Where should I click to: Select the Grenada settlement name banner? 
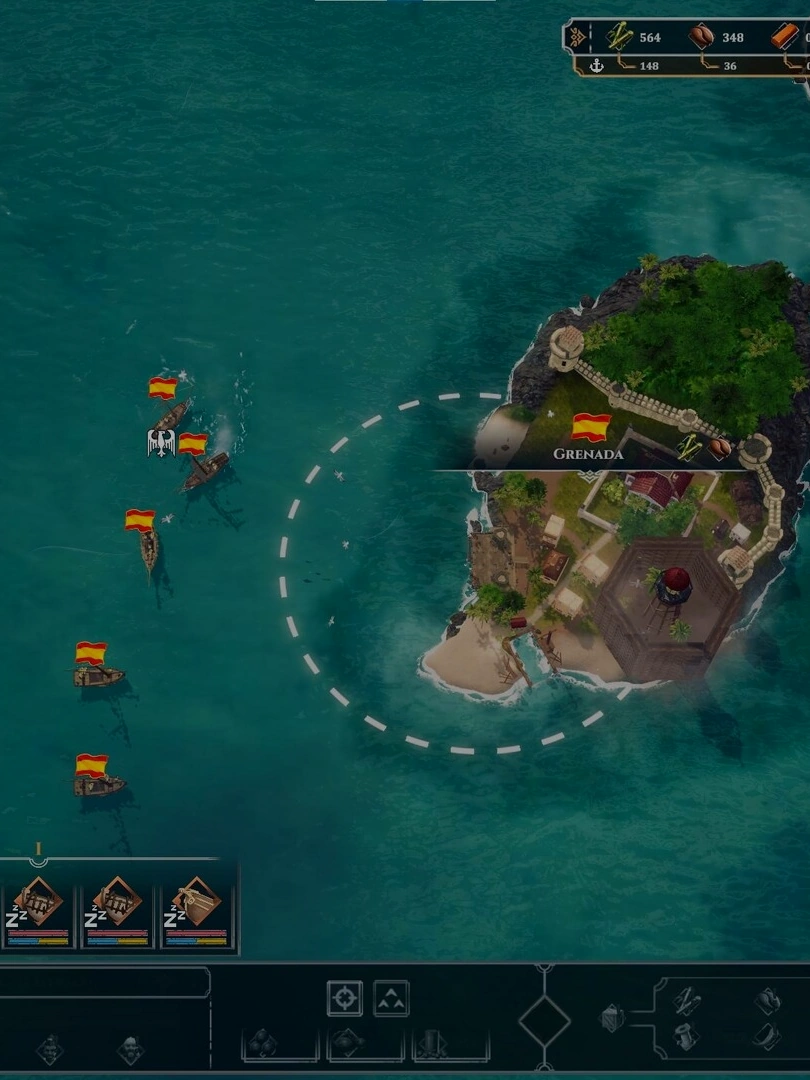pyautogui.click(x=588, y=453)
